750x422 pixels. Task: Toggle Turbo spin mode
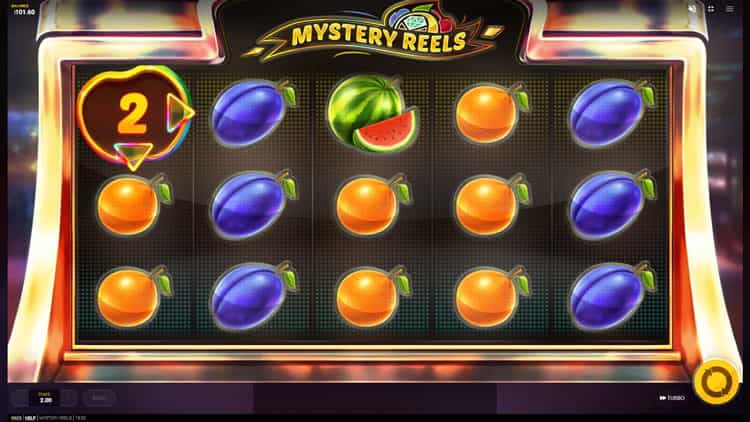pyautogui.click(x=672, y=398)
